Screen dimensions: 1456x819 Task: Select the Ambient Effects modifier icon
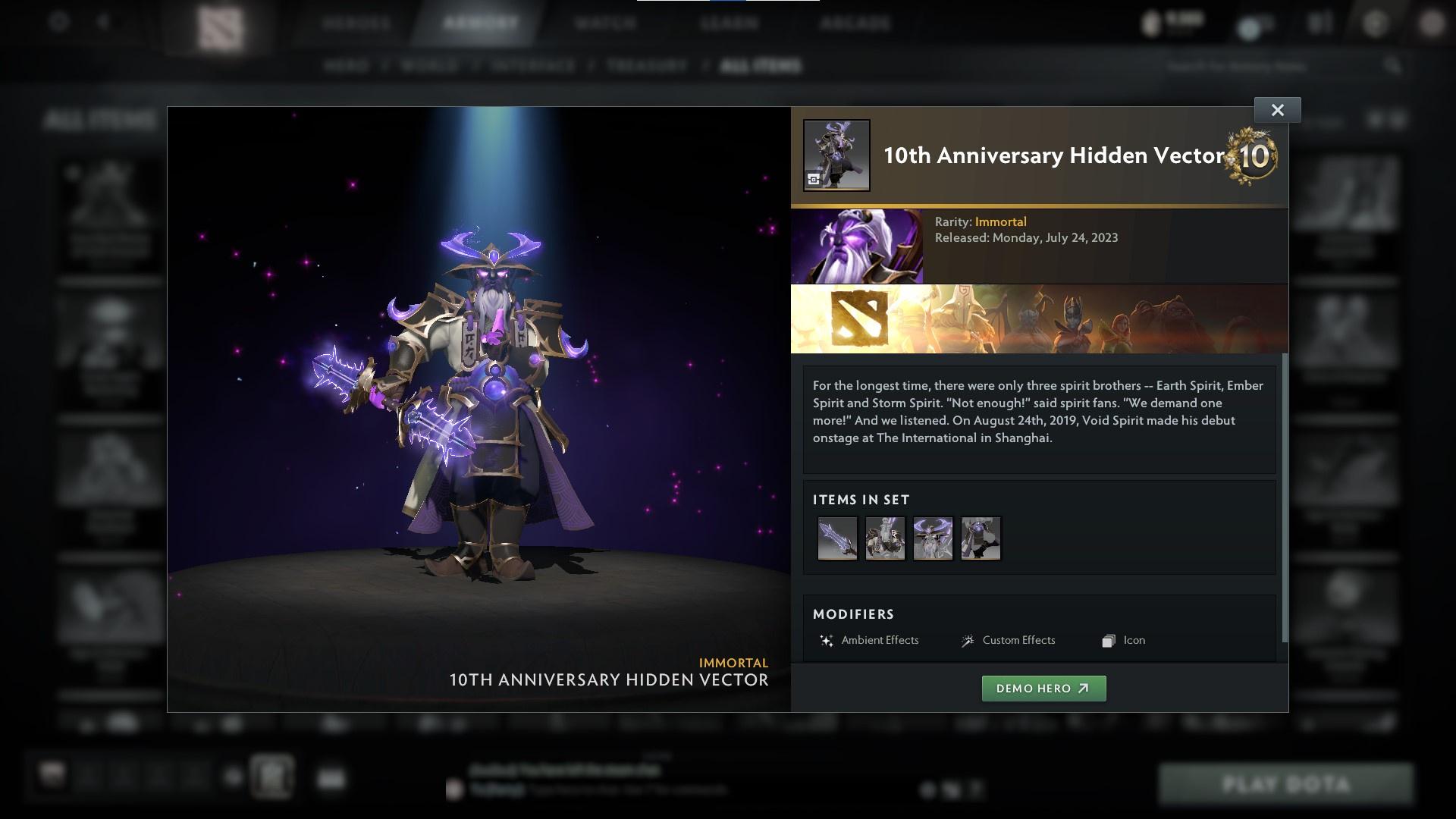click(826, 641)
